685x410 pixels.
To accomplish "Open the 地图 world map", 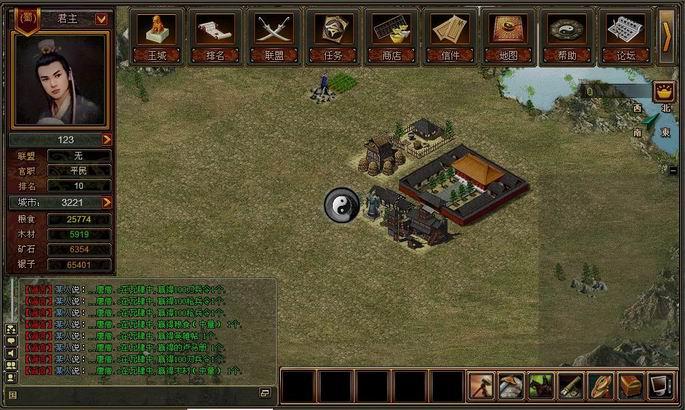I will click(x=507, y=36).
